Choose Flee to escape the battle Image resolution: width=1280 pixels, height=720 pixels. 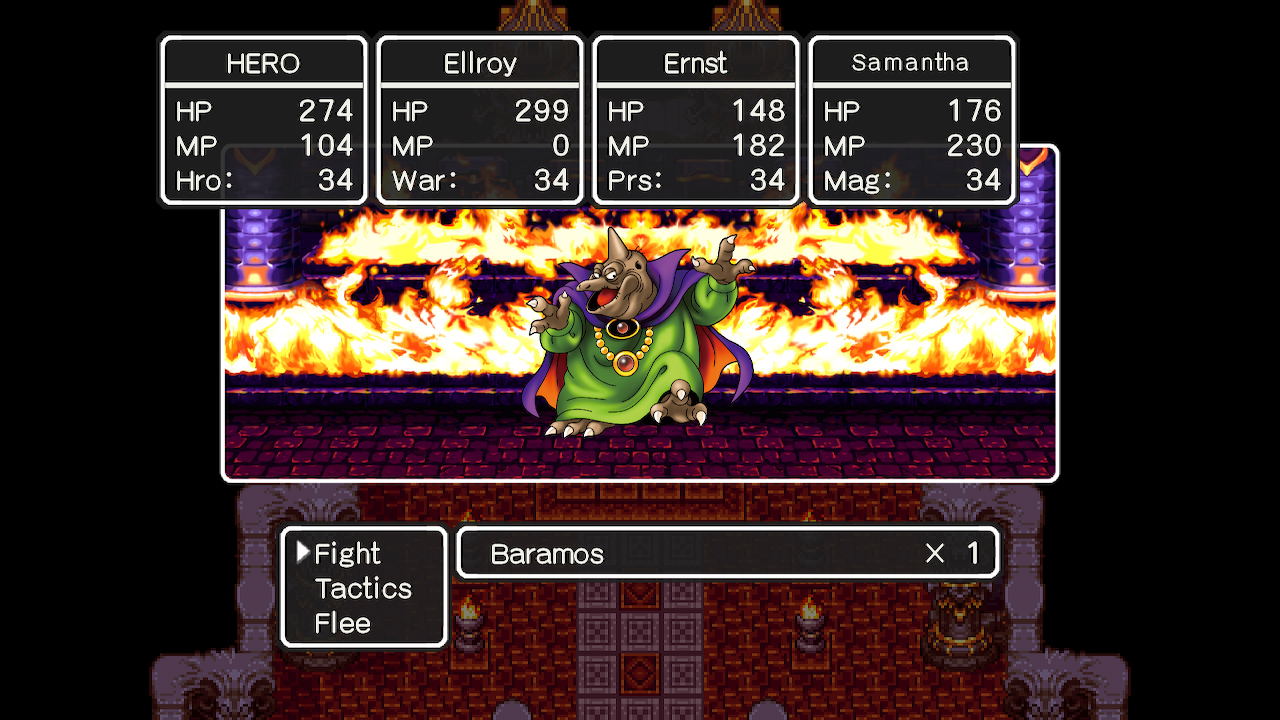(x=343, y=624)
